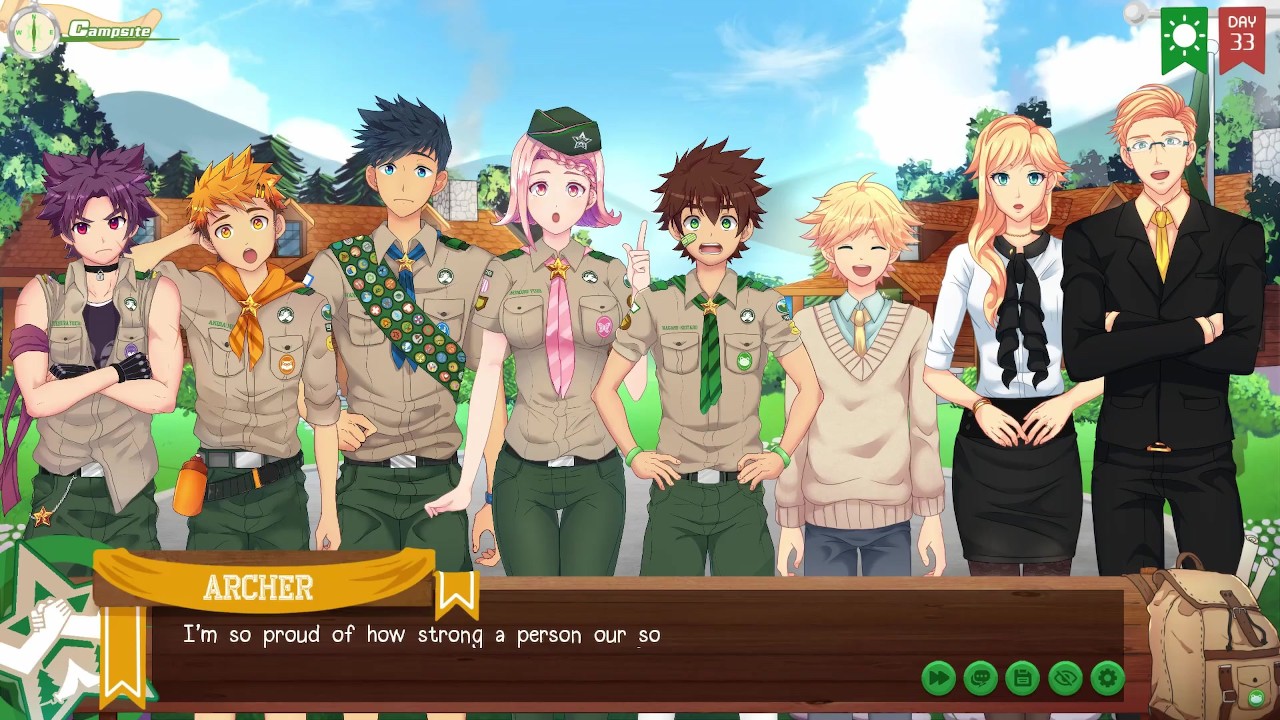Open the save game menu

pos(1022,678)
